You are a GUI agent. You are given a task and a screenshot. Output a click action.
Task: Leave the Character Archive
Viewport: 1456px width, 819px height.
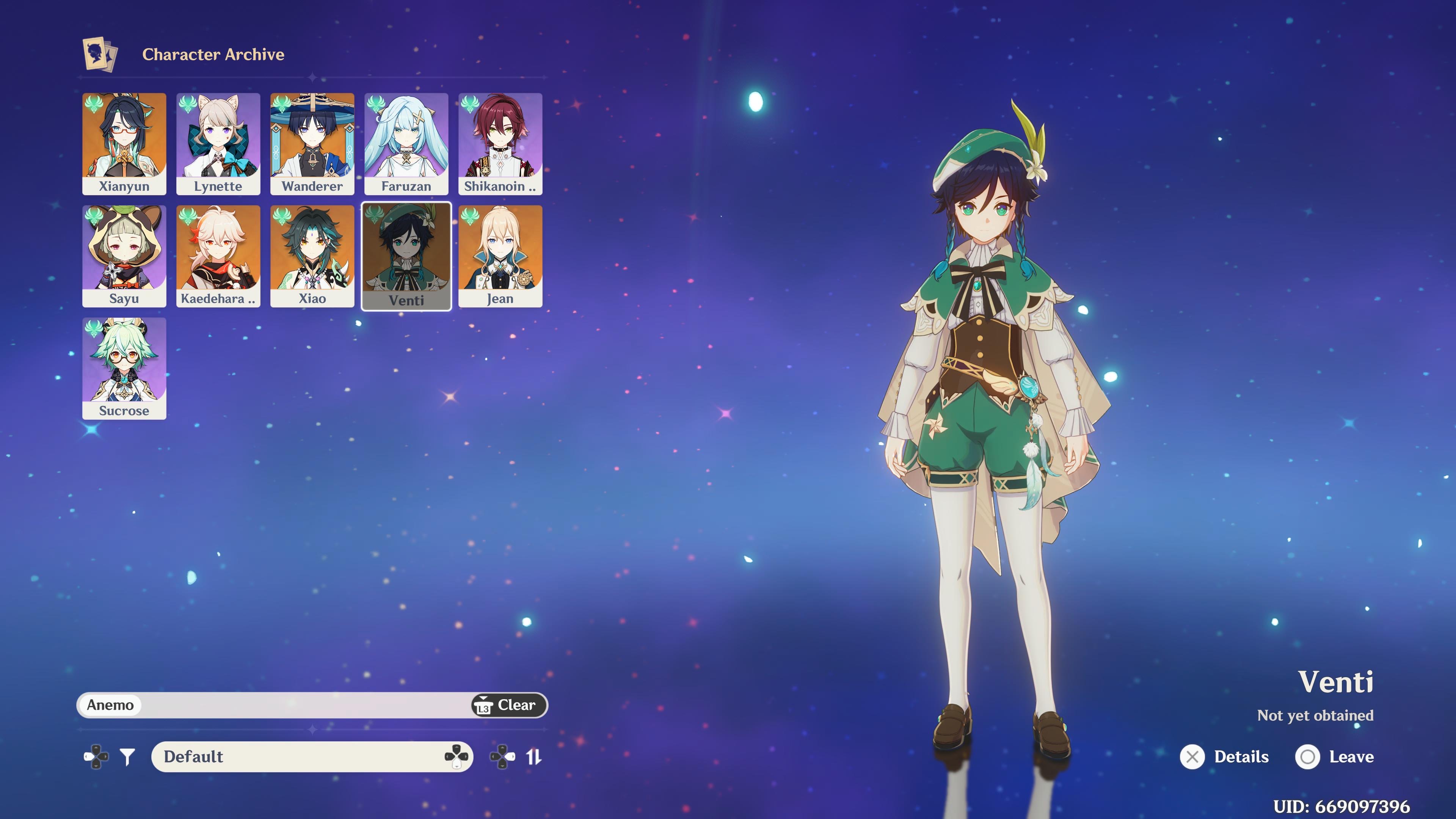pos(1335,757)
